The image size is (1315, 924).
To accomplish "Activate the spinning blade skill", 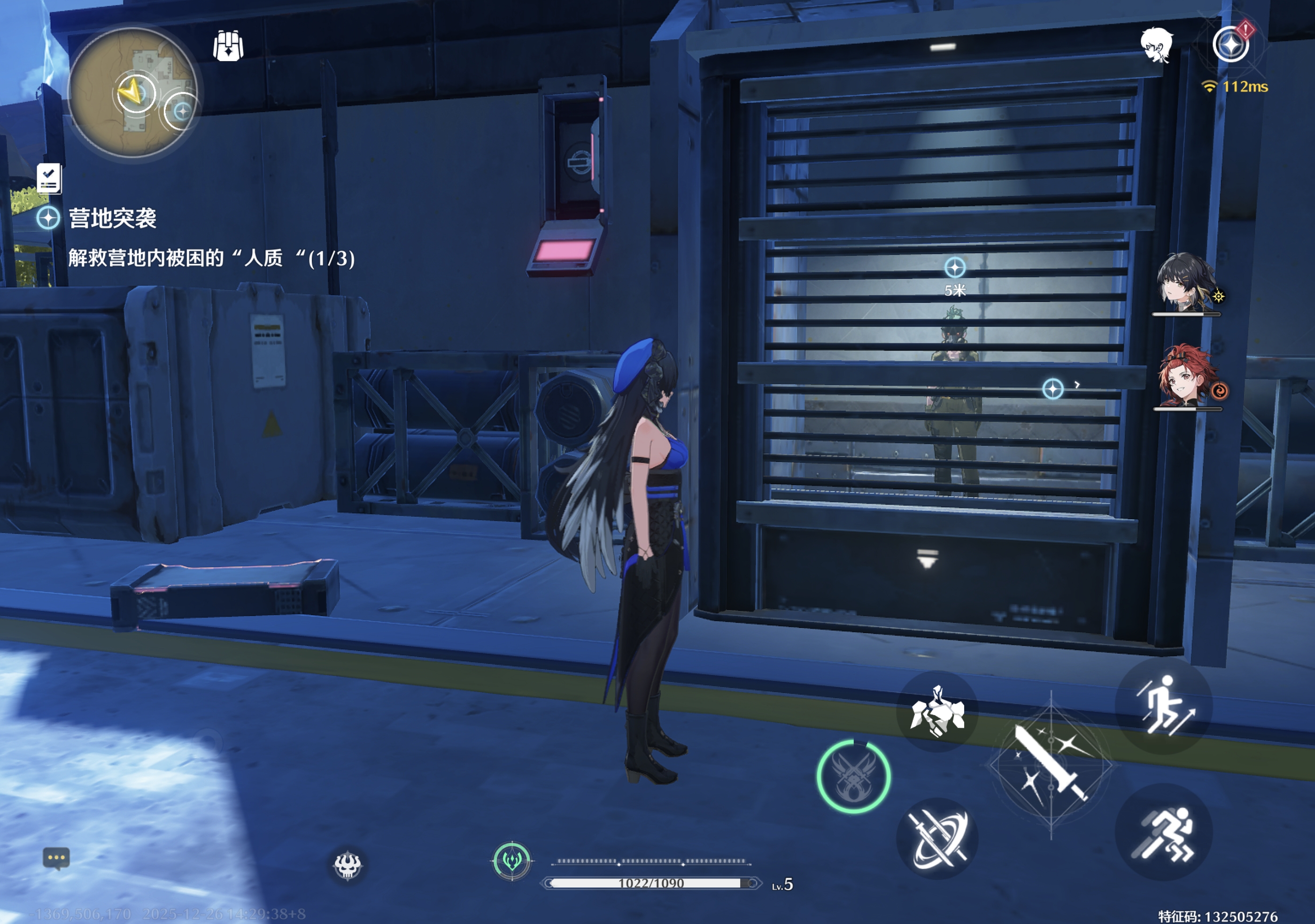I will [x=937, y=839].
